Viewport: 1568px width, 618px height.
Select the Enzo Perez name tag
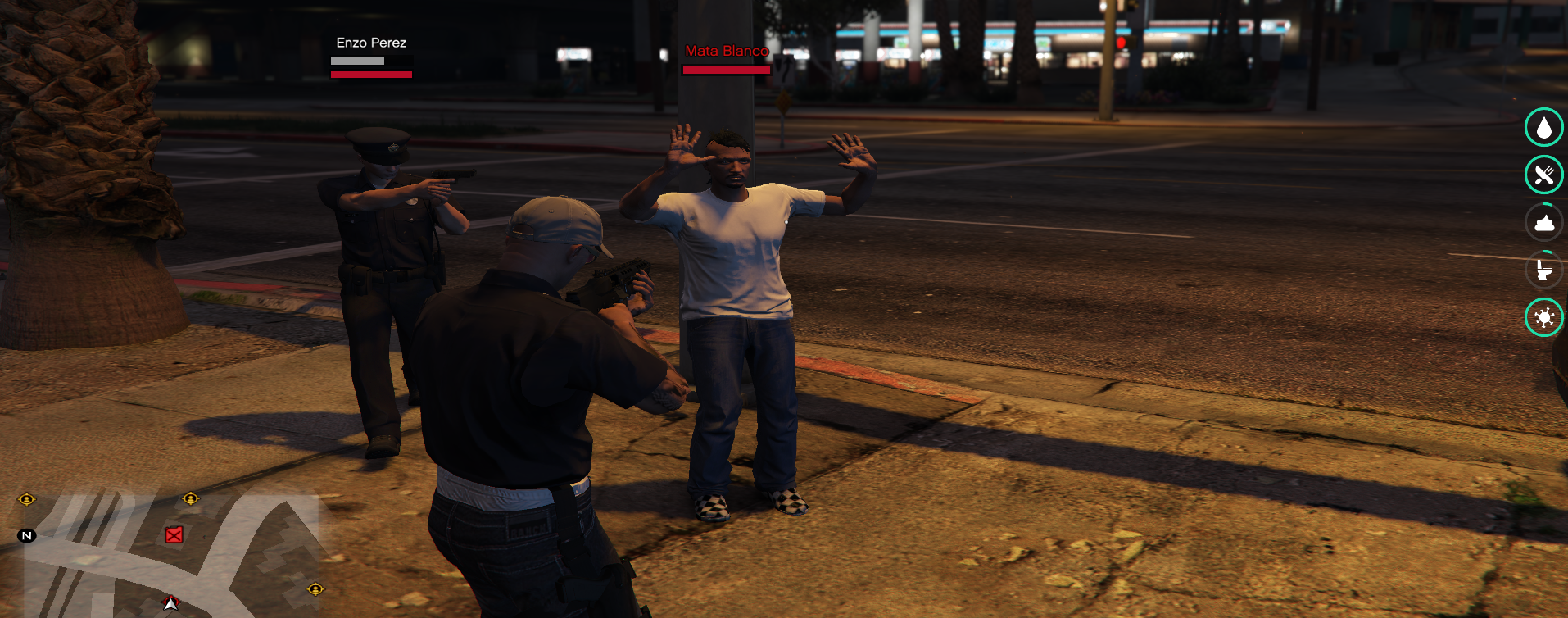click(x=371, y=43)
